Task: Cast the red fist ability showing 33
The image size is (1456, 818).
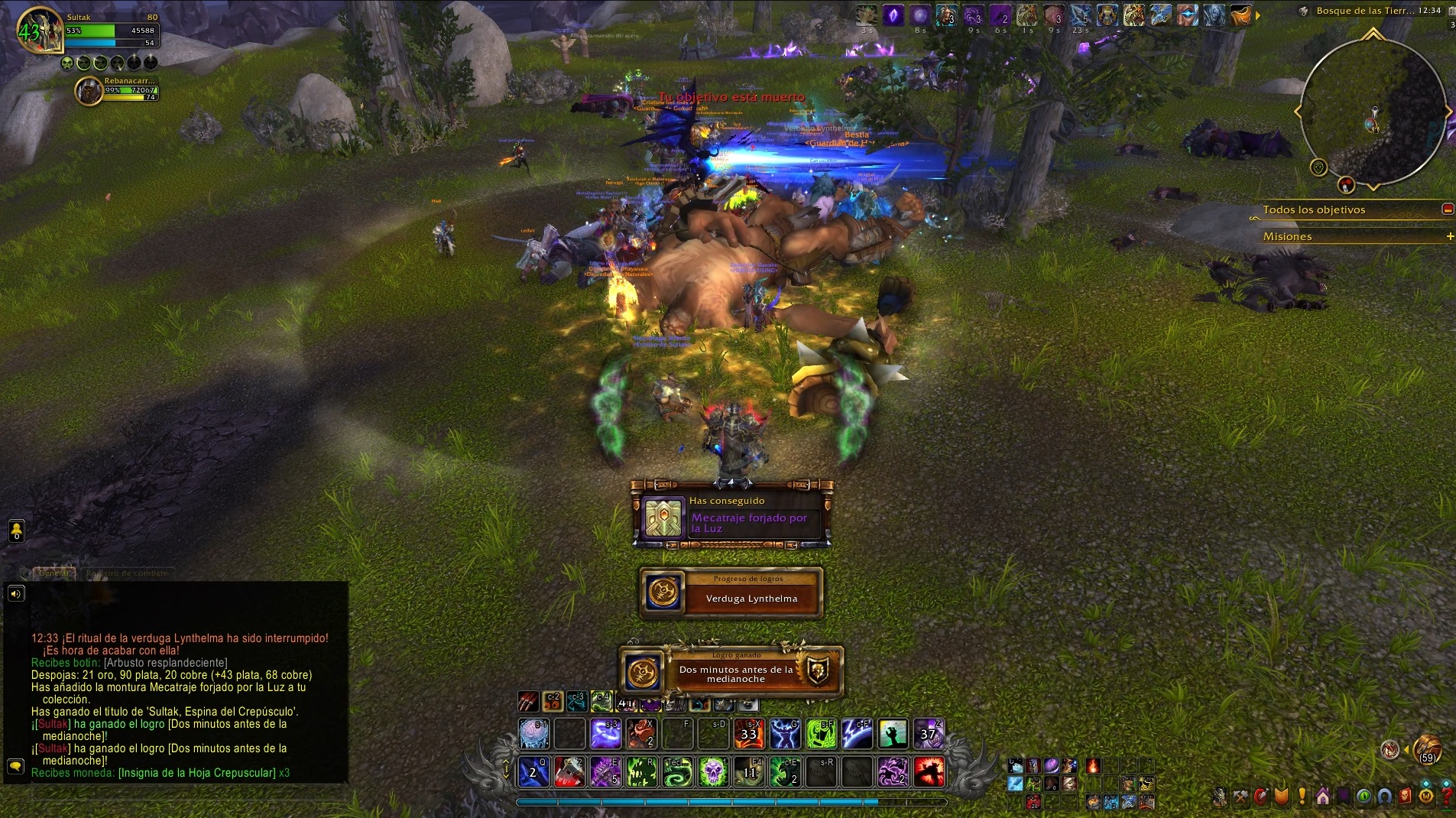Action: click(749, 734)
